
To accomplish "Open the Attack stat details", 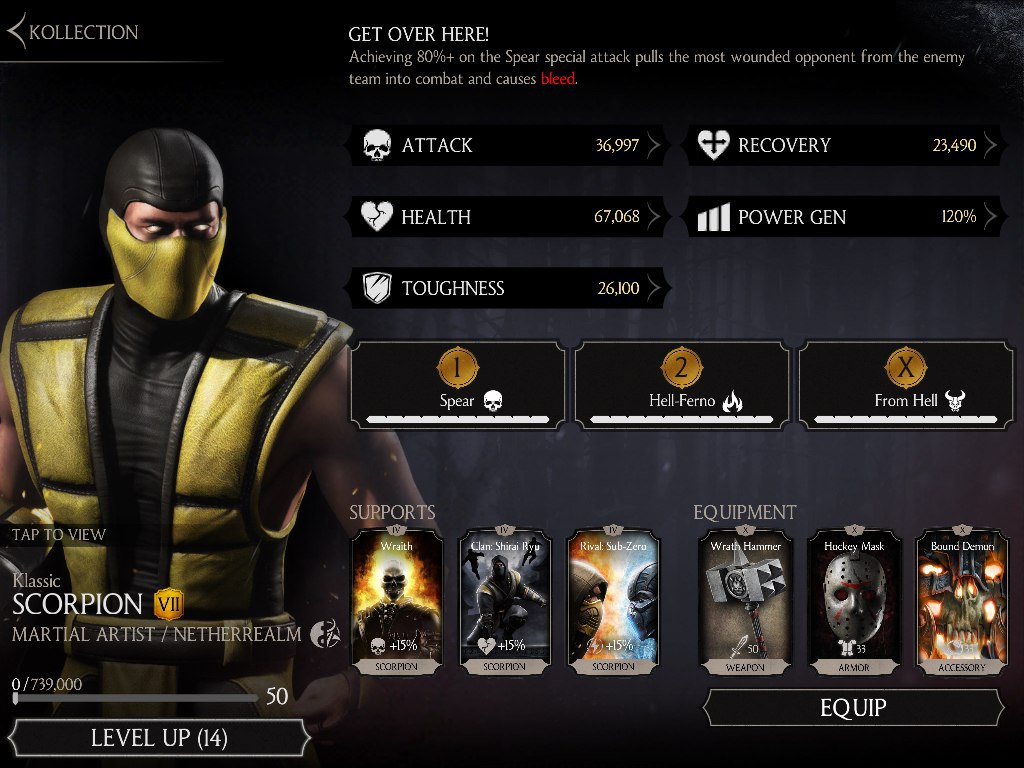I will click(510, 145).
